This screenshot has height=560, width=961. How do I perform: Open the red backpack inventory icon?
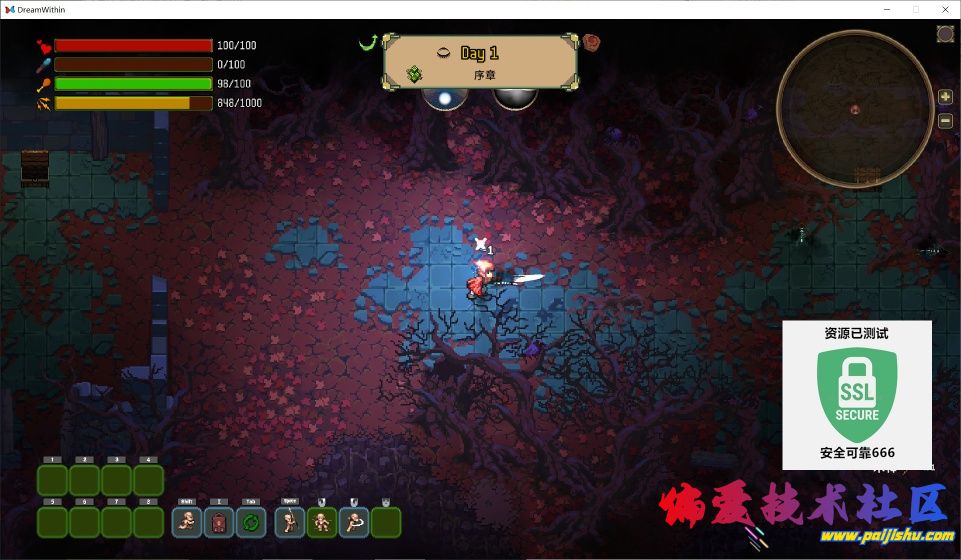pyautogui.click(x=219, y=522)
